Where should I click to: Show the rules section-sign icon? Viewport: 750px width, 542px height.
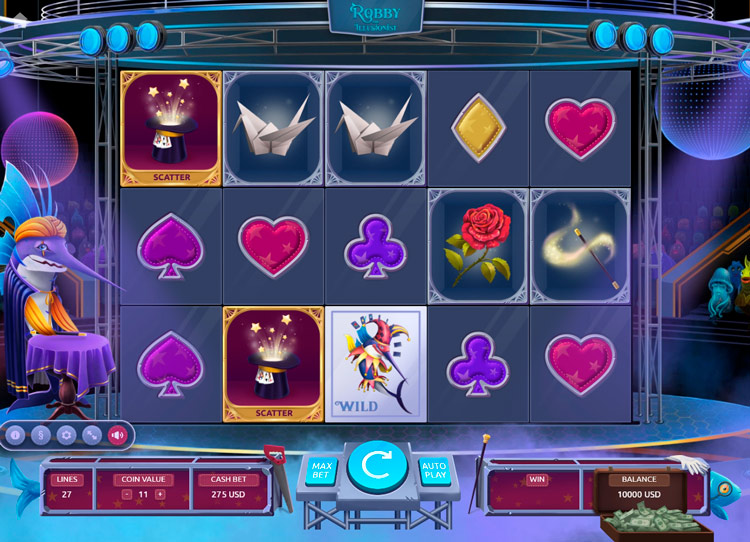point(40,435)
